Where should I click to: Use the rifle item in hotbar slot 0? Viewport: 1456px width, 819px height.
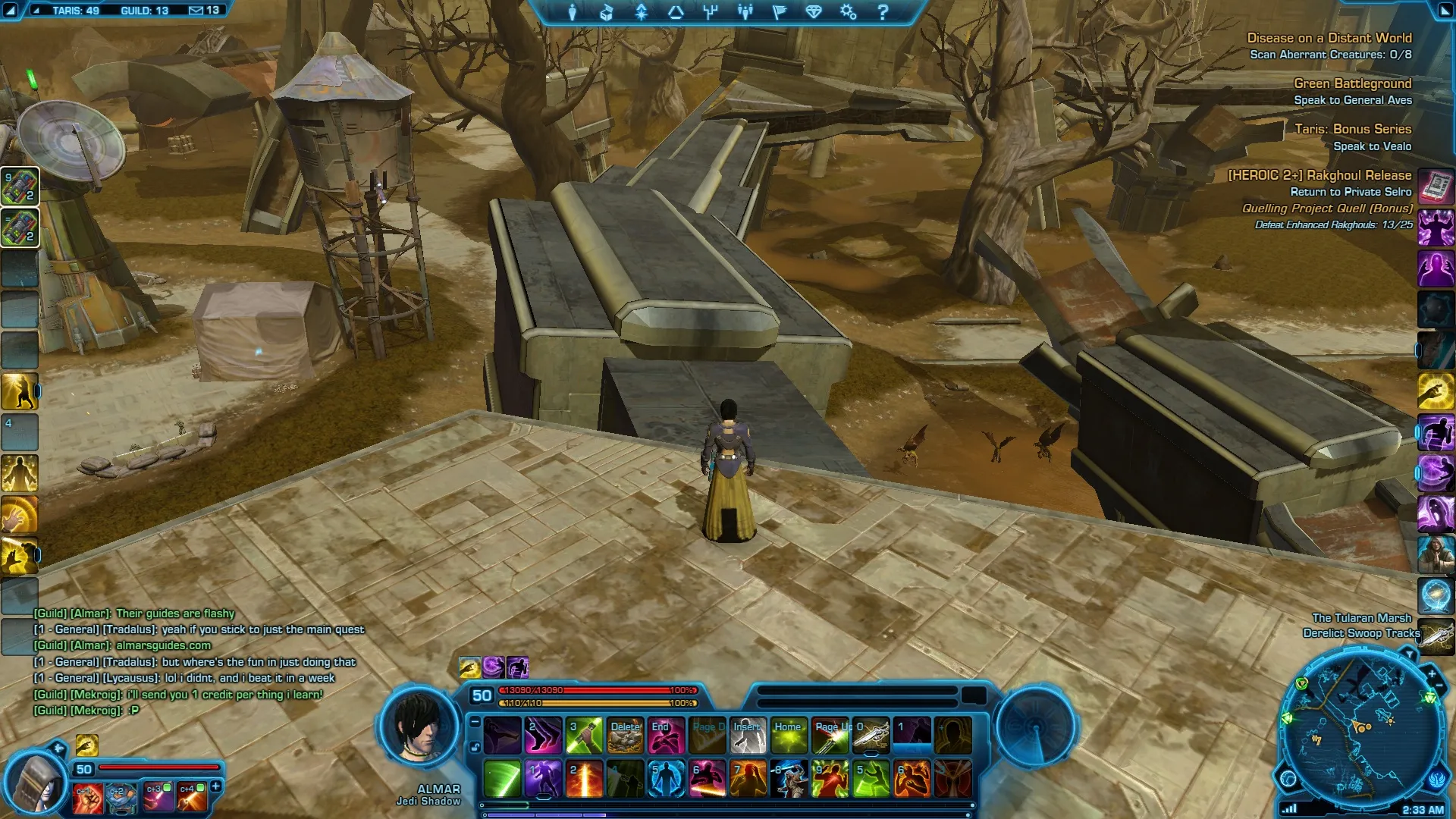(x=871, y=736)
